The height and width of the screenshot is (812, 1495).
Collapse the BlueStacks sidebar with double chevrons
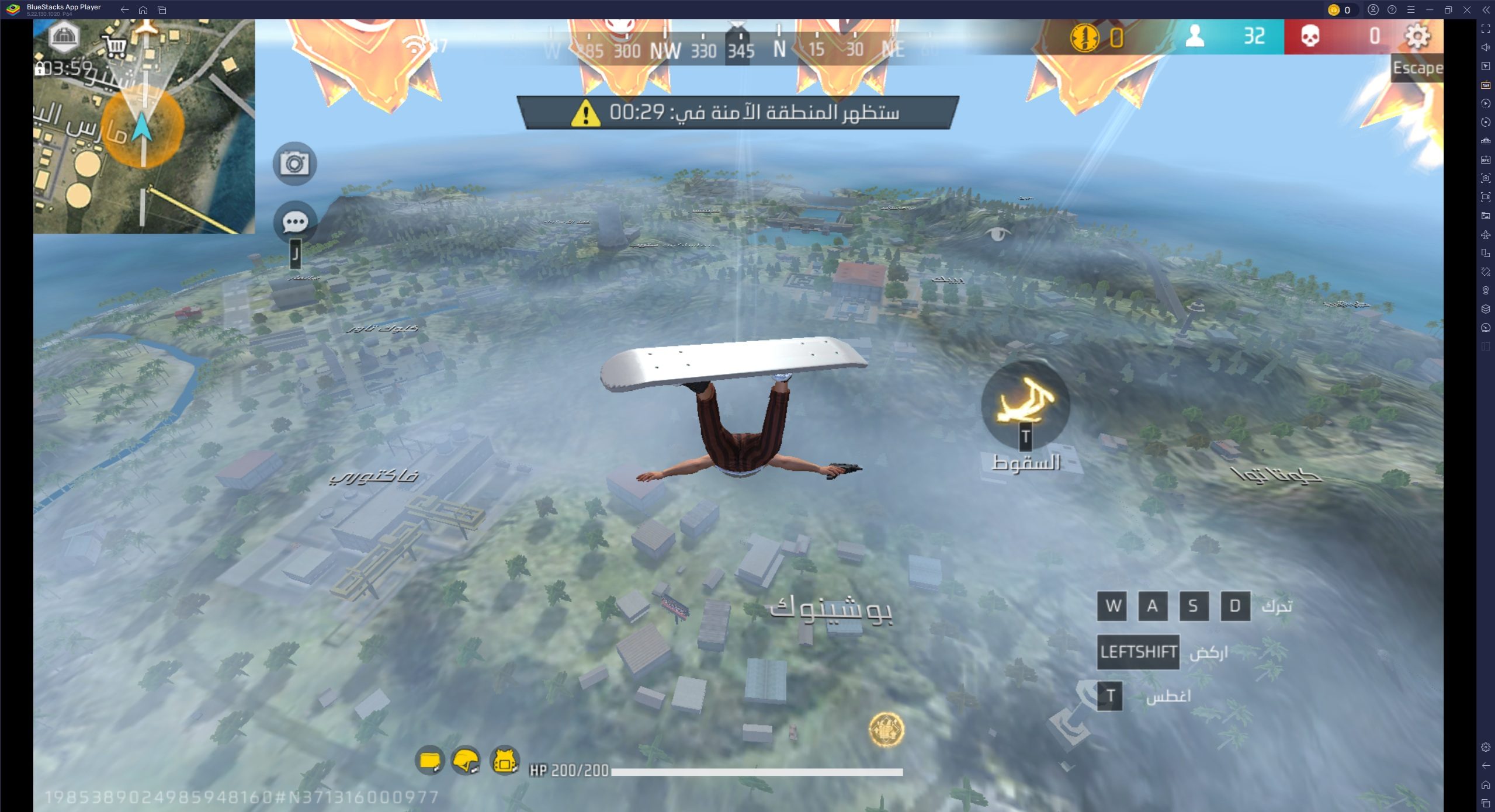click(1487, 10)
